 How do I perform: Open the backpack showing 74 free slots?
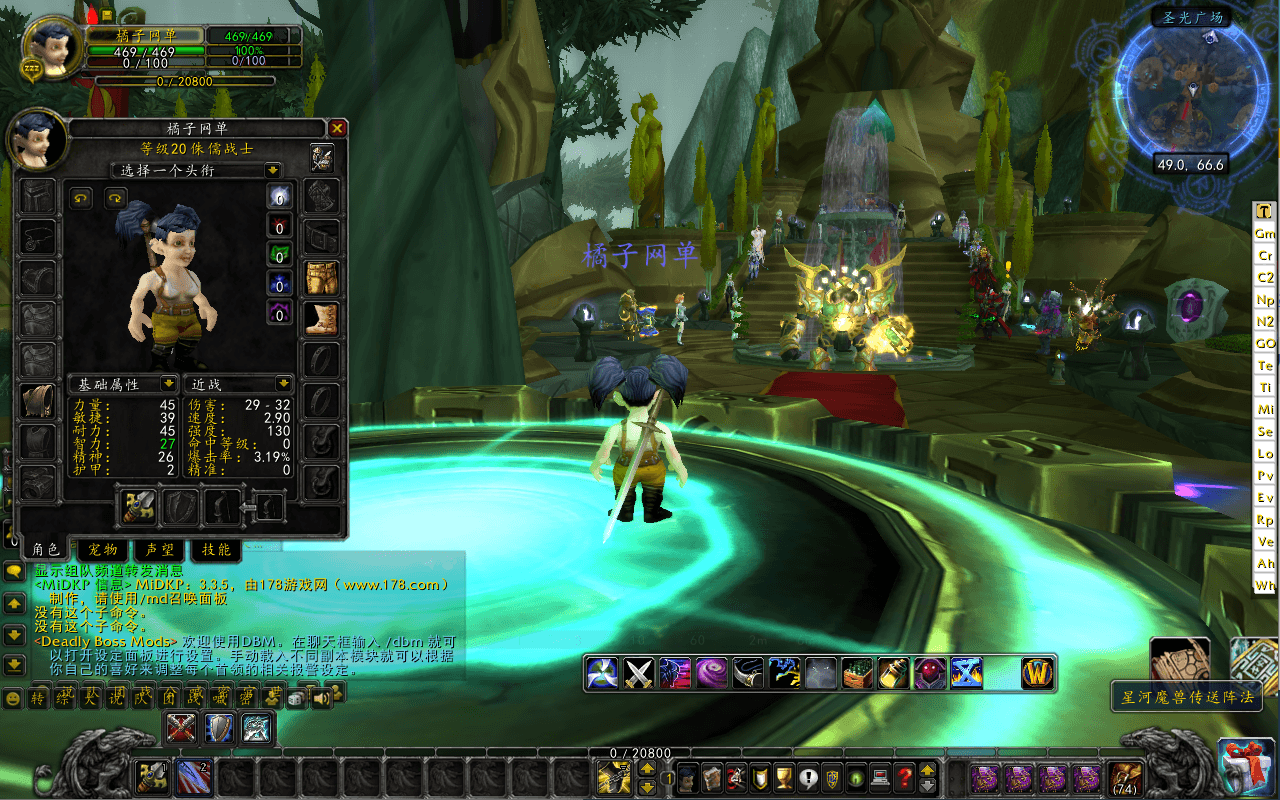coord(1125,777)
